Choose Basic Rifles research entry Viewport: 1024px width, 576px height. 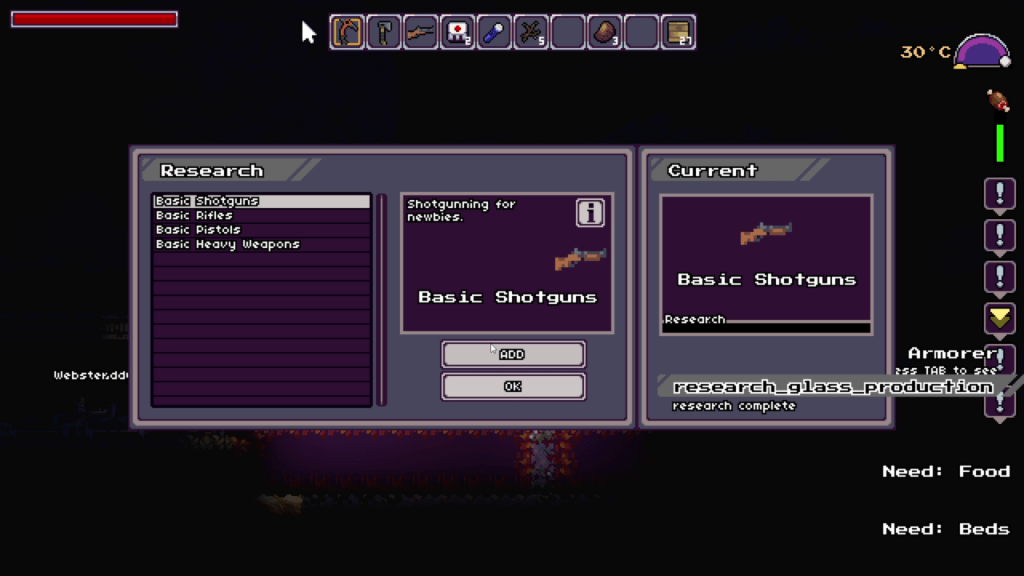(260, 215)
